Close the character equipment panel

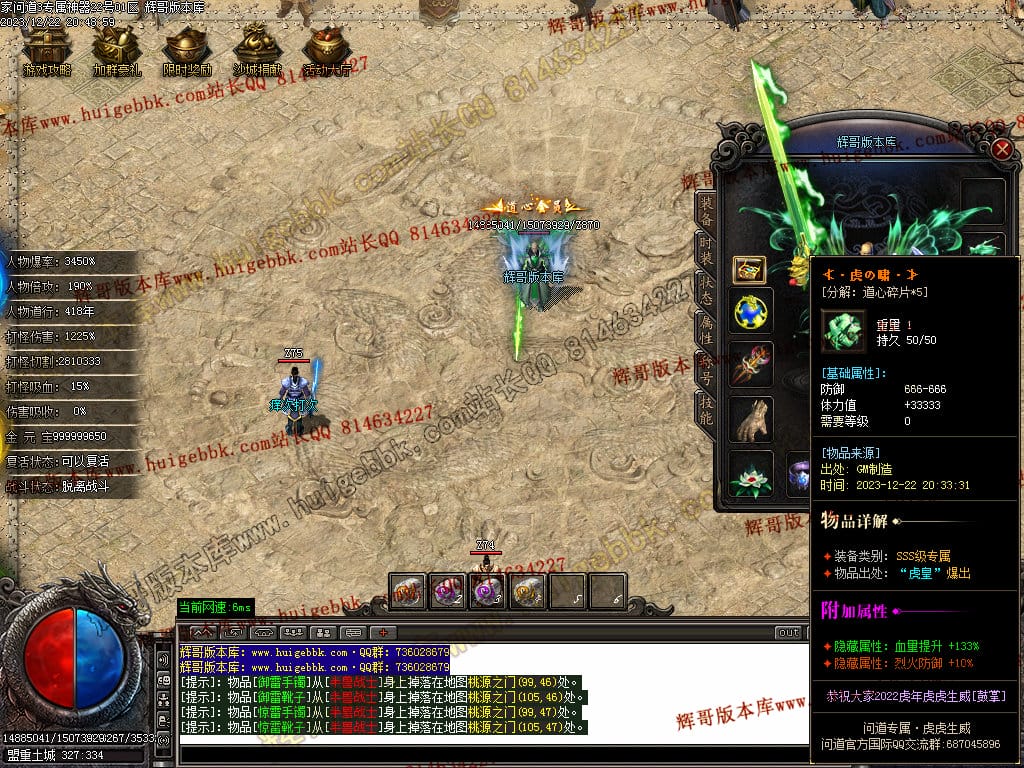click(1002, 150)
